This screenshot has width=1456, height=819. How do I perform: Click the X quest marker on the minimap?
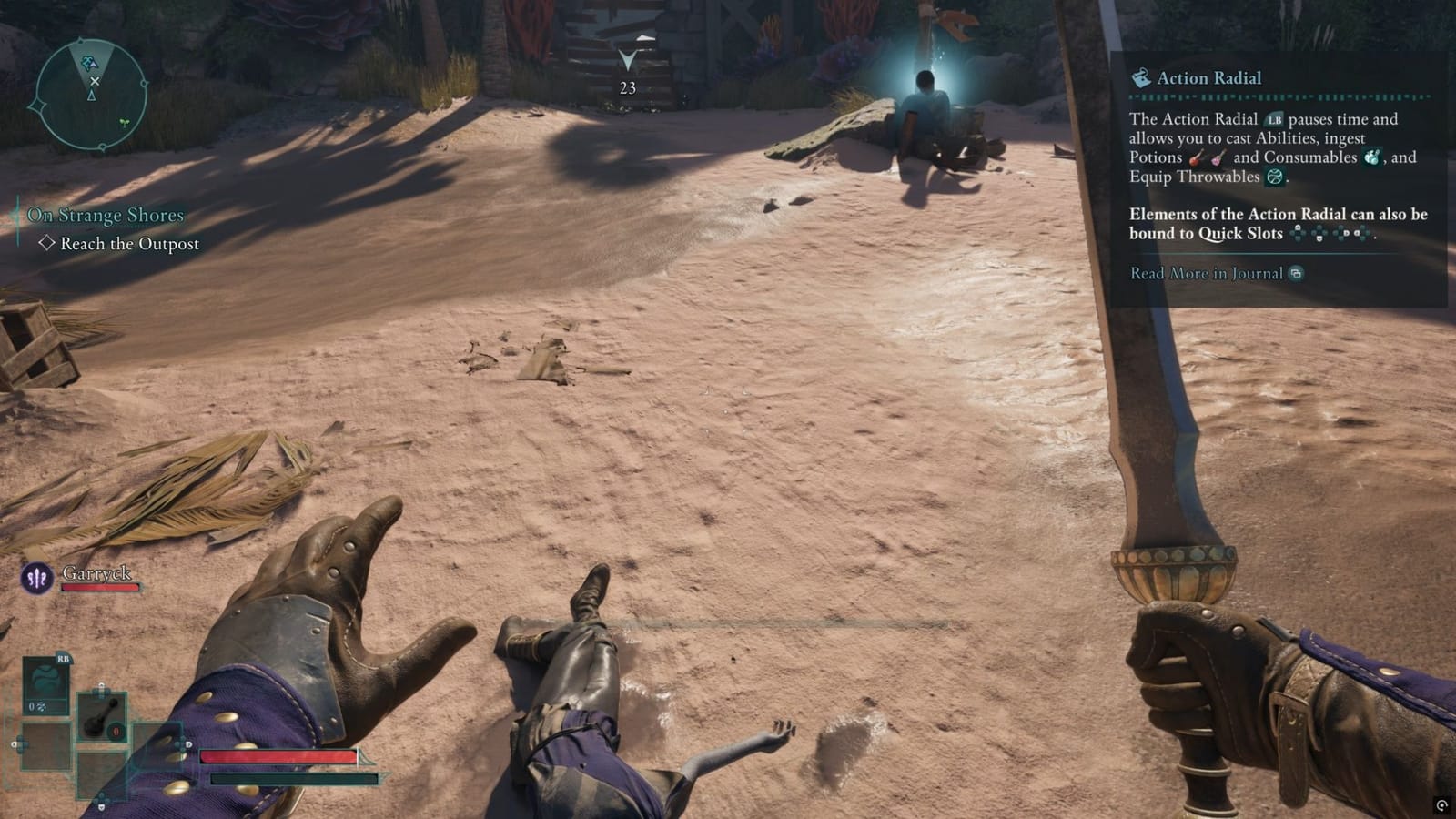tap(95, 81)
